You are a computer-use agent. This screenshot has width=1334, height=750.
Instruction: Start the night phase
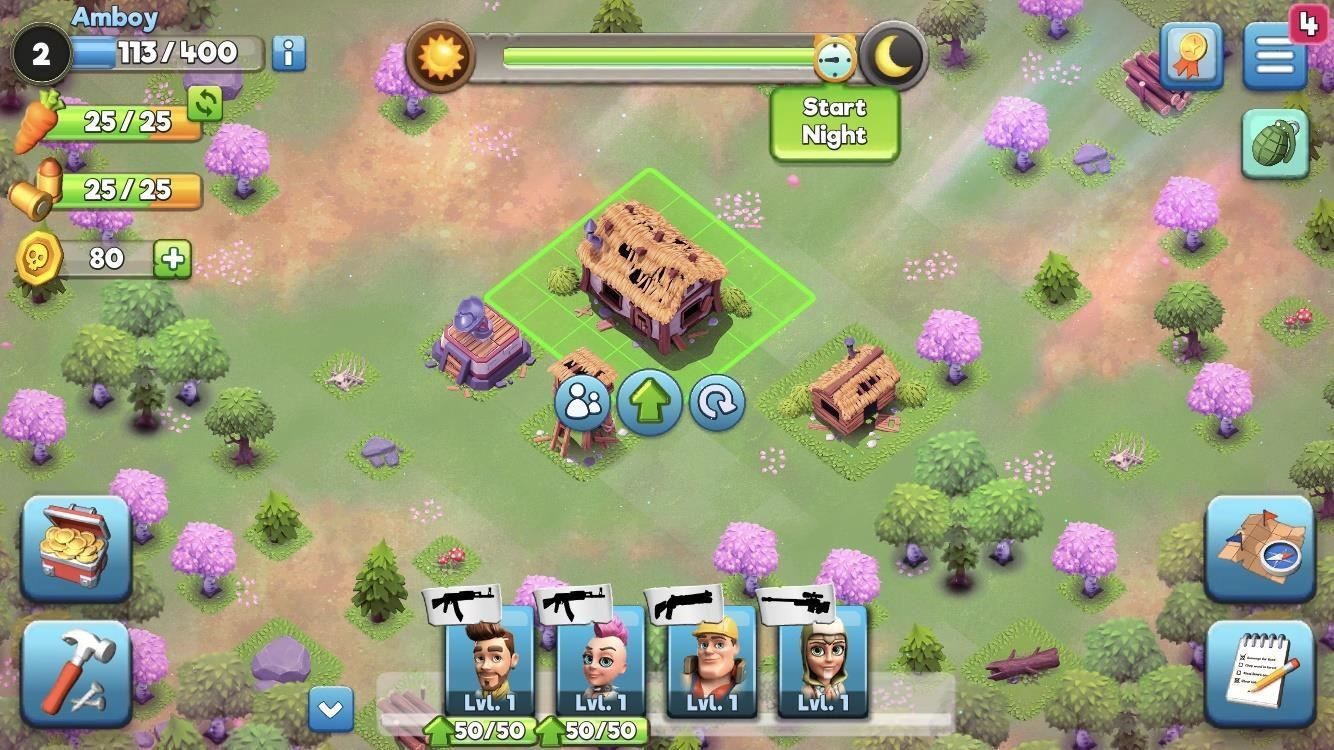coord(834,123)
